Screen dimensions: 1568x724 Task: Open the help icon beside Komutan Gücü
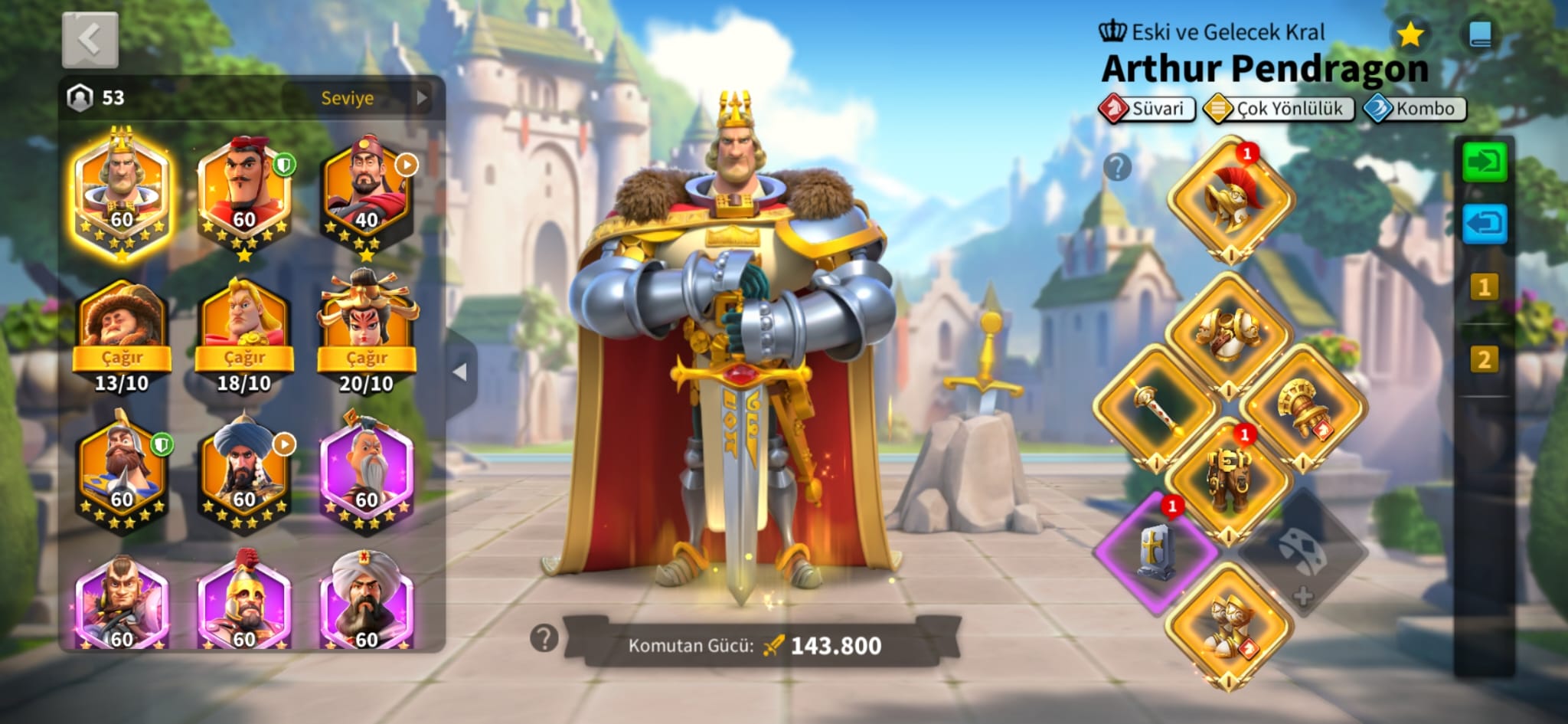pos(544,637)
